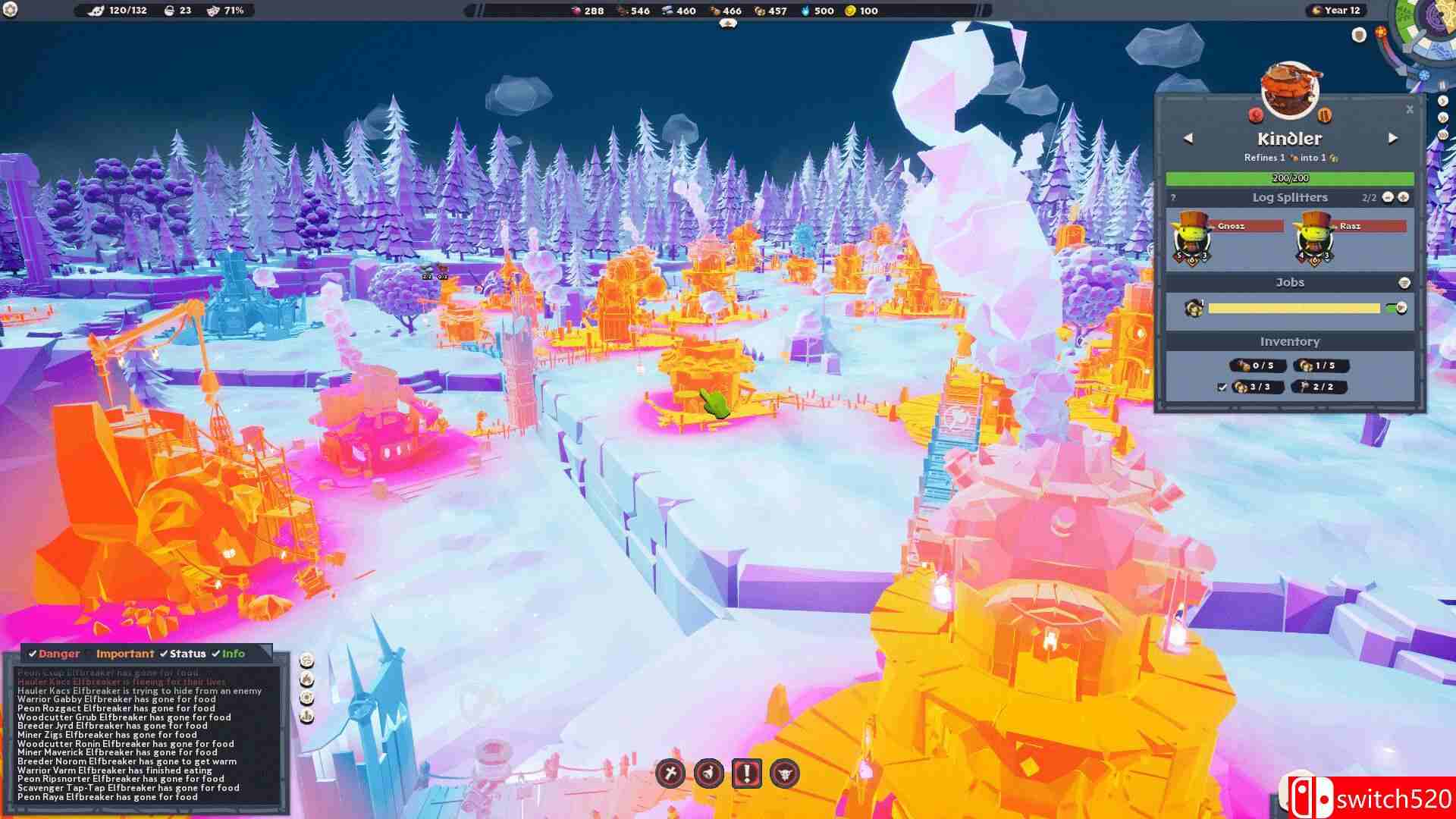Toggle the checkbox beside the 3/3 inventory item

(x=1222, y=388)
